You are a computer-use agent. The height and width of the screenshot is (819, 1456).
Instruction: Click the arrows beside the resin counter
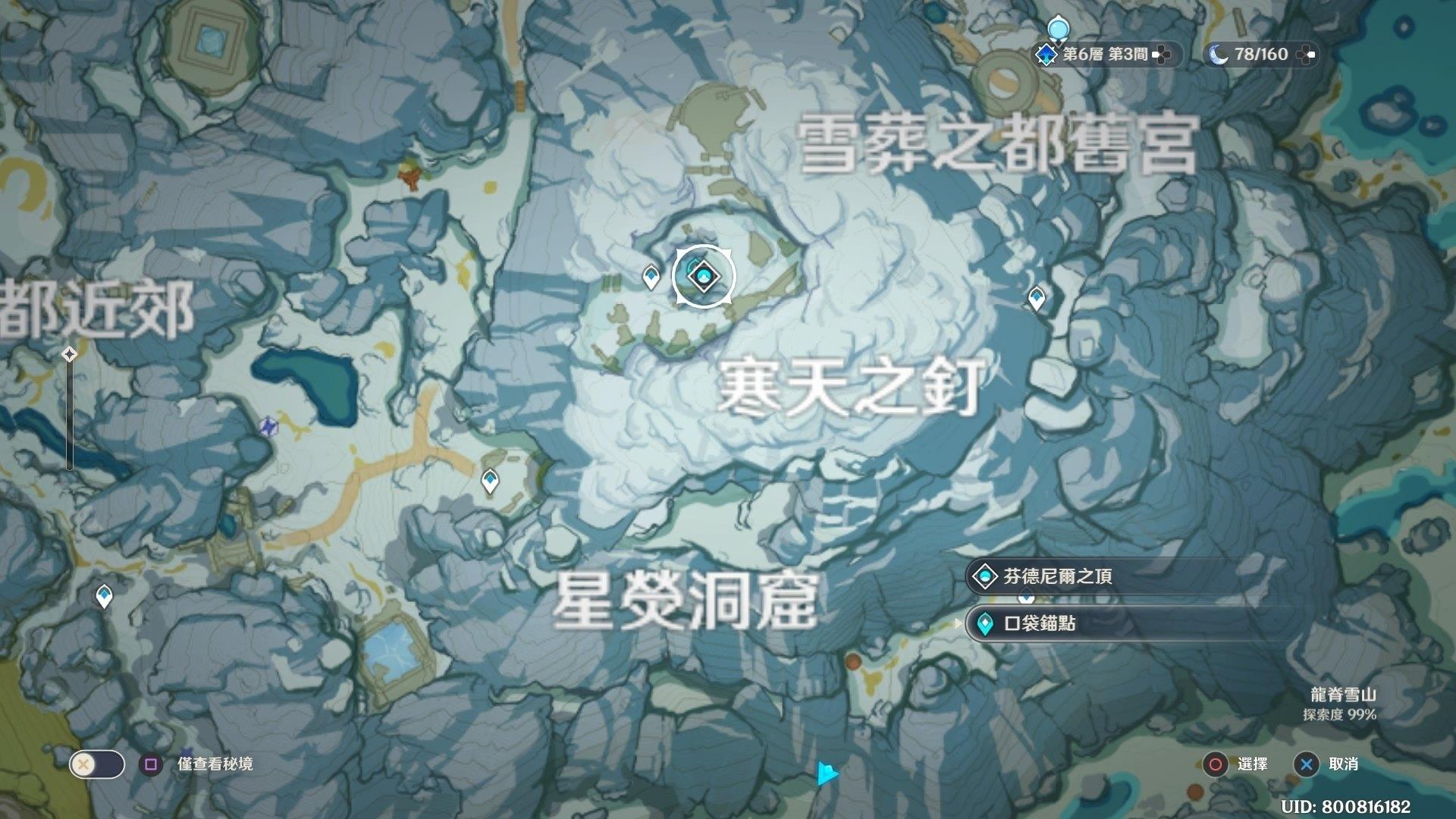[x=1307, y=53]
